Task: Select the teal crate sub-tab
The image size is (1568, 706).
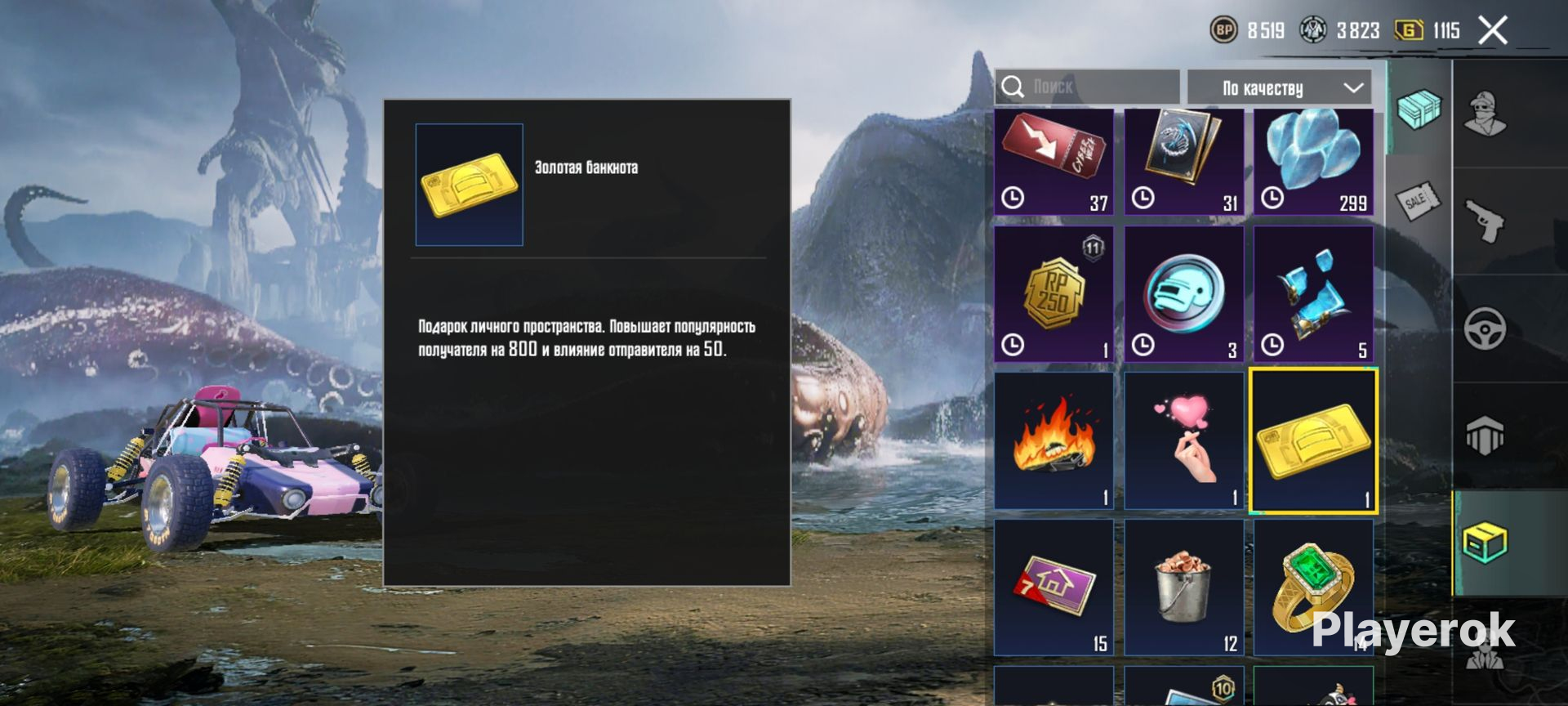Action: tap(1419, 109)
